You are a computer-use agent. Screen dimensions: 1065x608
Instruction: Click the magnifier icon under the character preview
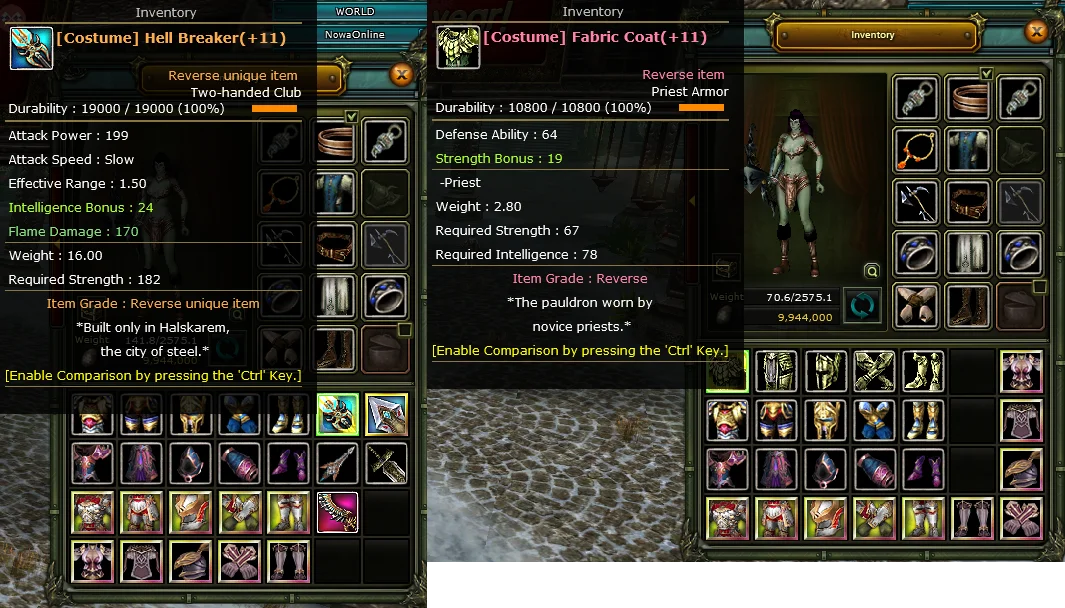click(x=872, y=271)
